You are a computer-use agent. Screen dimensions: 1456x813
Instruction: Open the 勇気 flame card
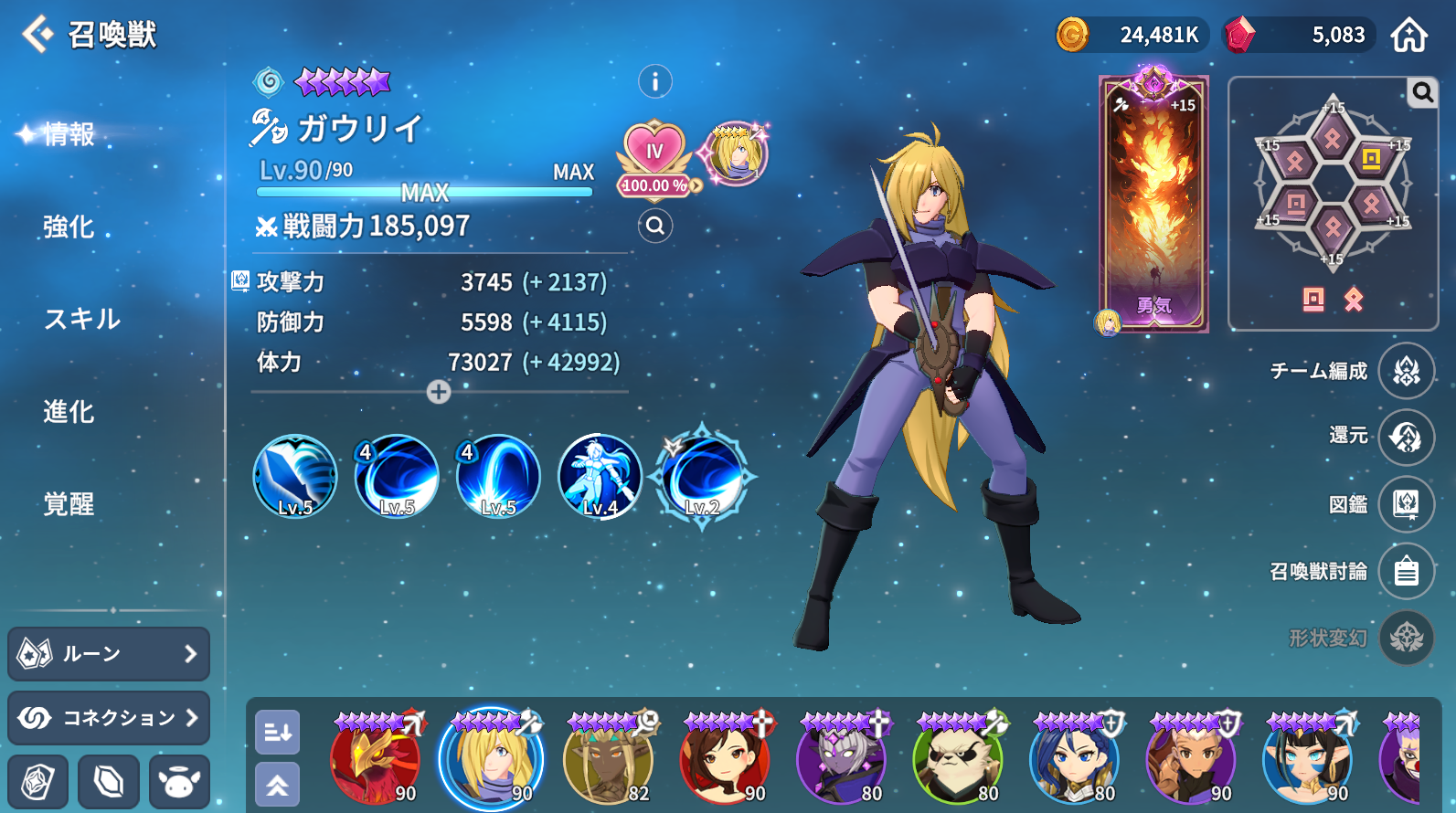(x=1153, y=205)
